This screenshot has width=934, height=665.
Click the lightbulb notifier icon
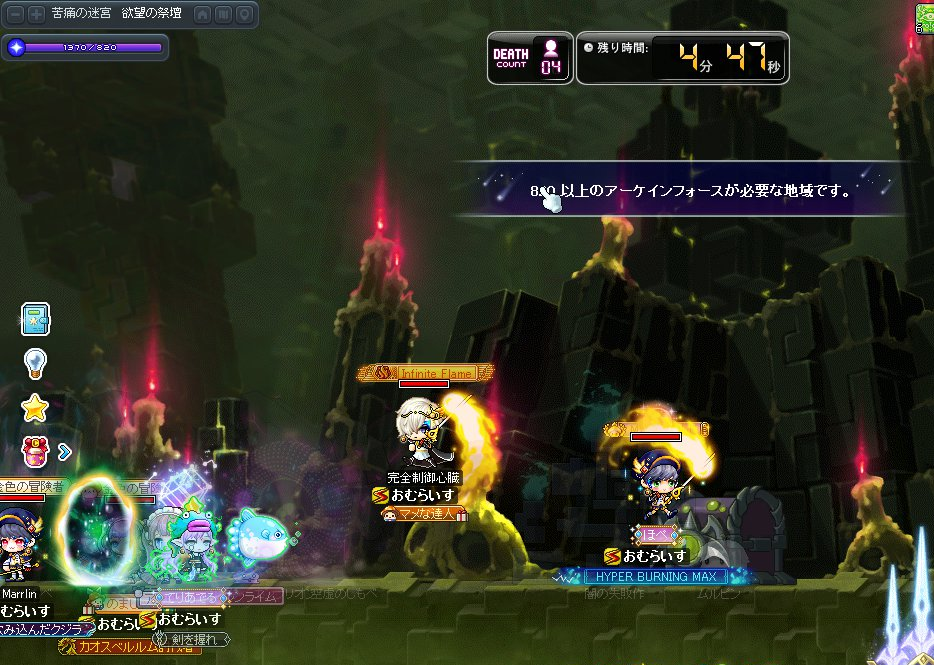36,362
